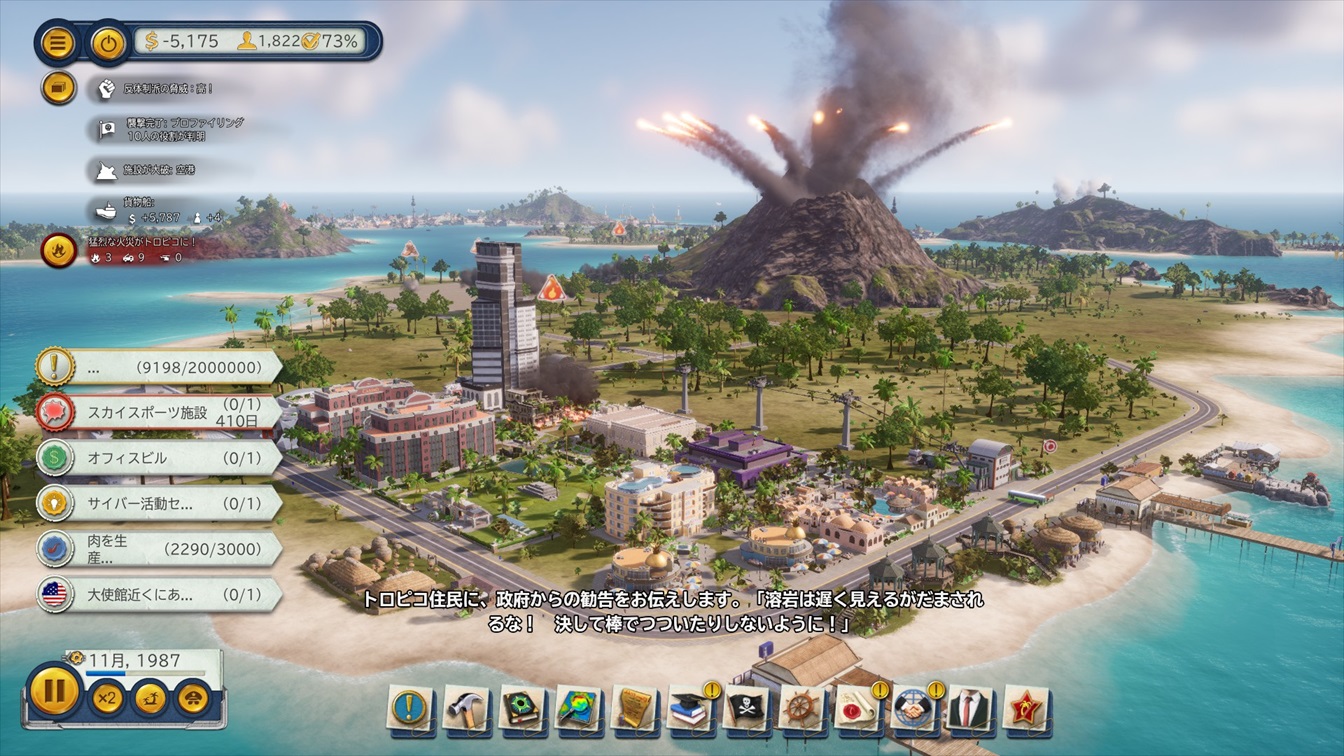Screen dimensions: 1344x756
Task: Open the サイバー活動 task entry
Action: pyautogui.click(x=158, y=503)
